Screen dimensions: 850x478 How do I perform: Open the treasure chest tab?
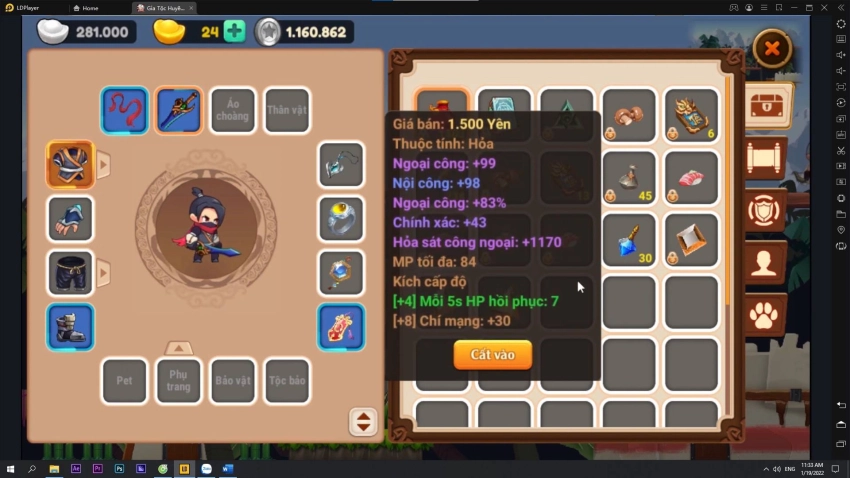click(x=767, y=105)
